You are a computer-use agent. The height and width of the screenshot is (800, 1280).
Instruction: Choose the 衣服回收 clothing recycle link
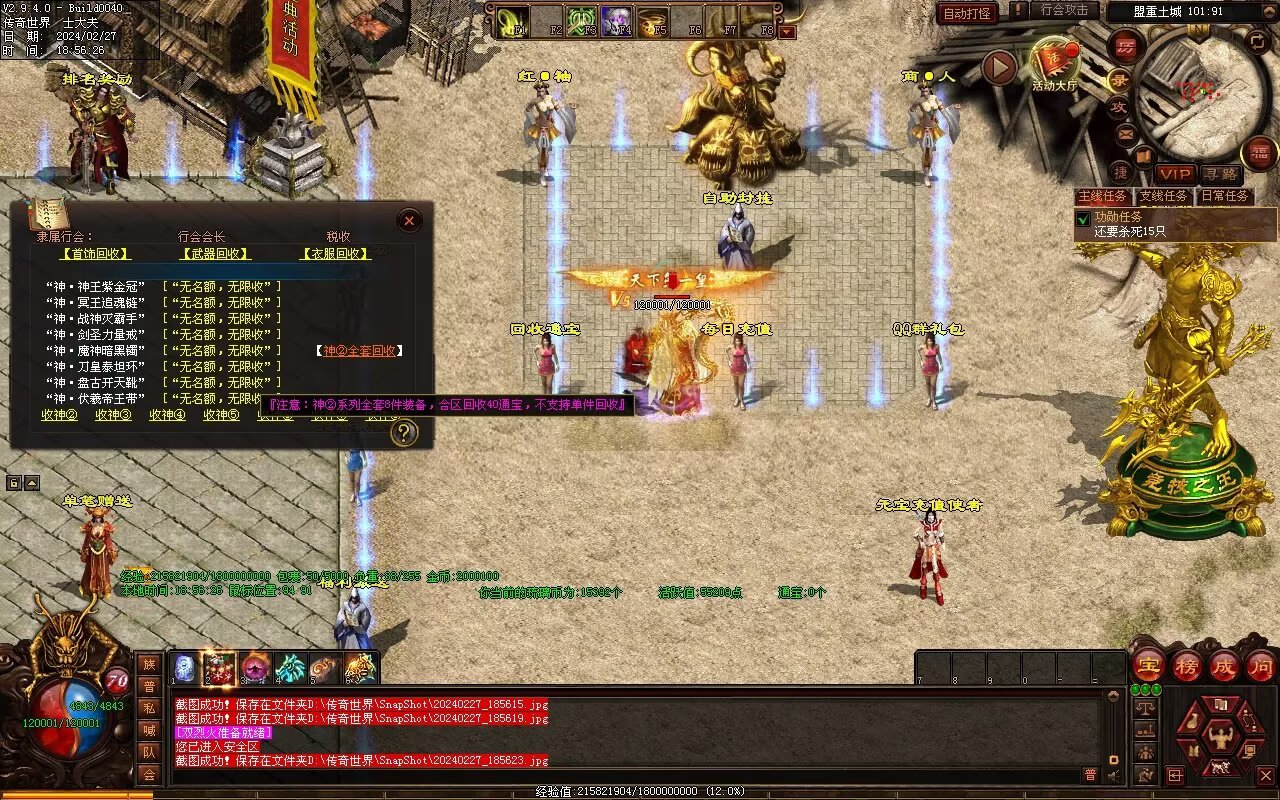336,254
